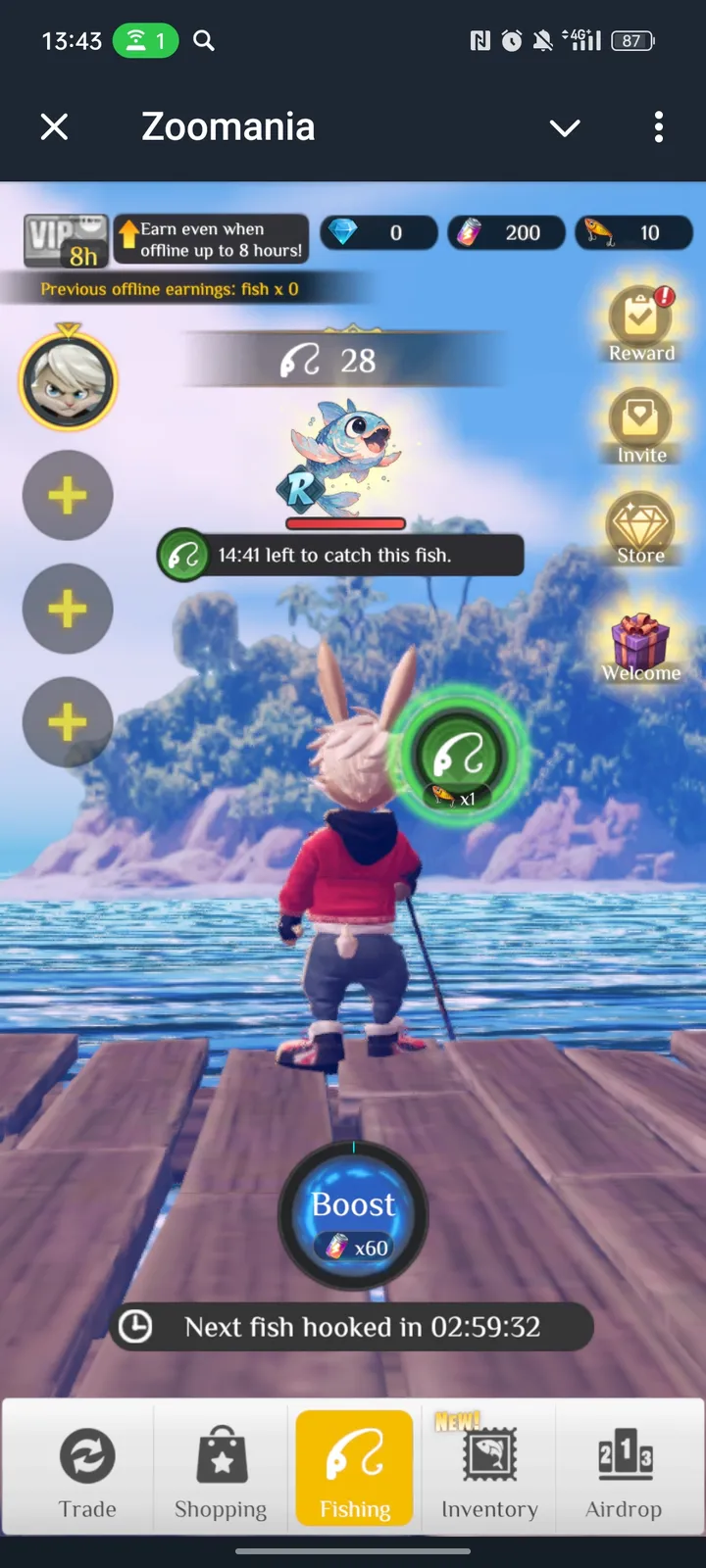
Task: Tap the blue diamond currency counter
Action: (379, 233)
